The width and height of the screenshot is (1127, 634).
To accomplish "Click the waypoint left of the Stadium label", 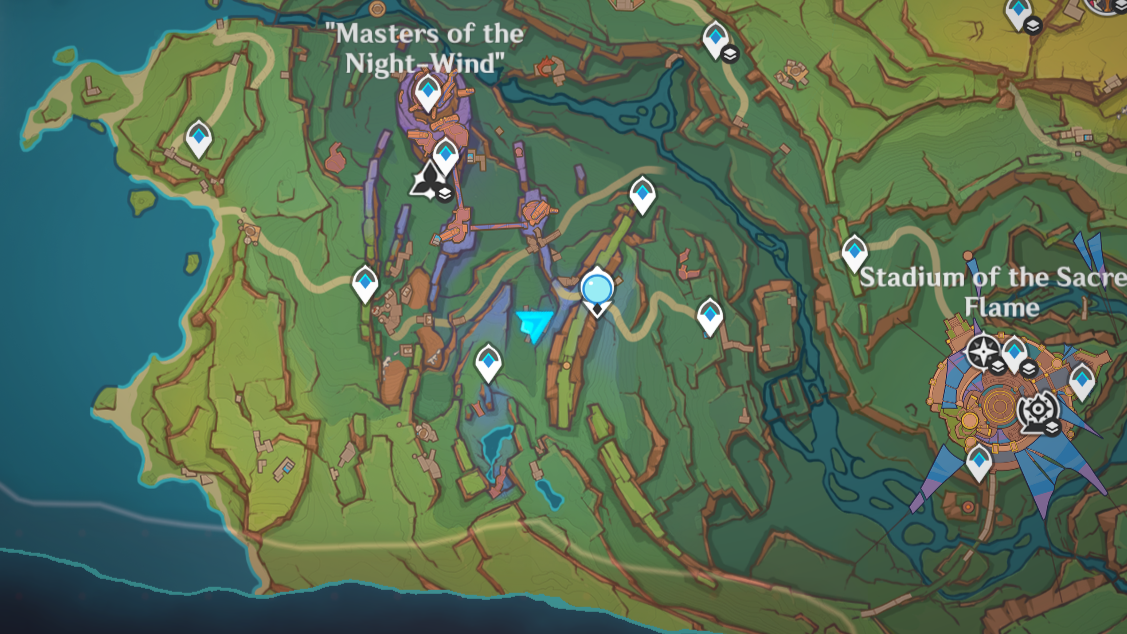I will pos(854,252).
